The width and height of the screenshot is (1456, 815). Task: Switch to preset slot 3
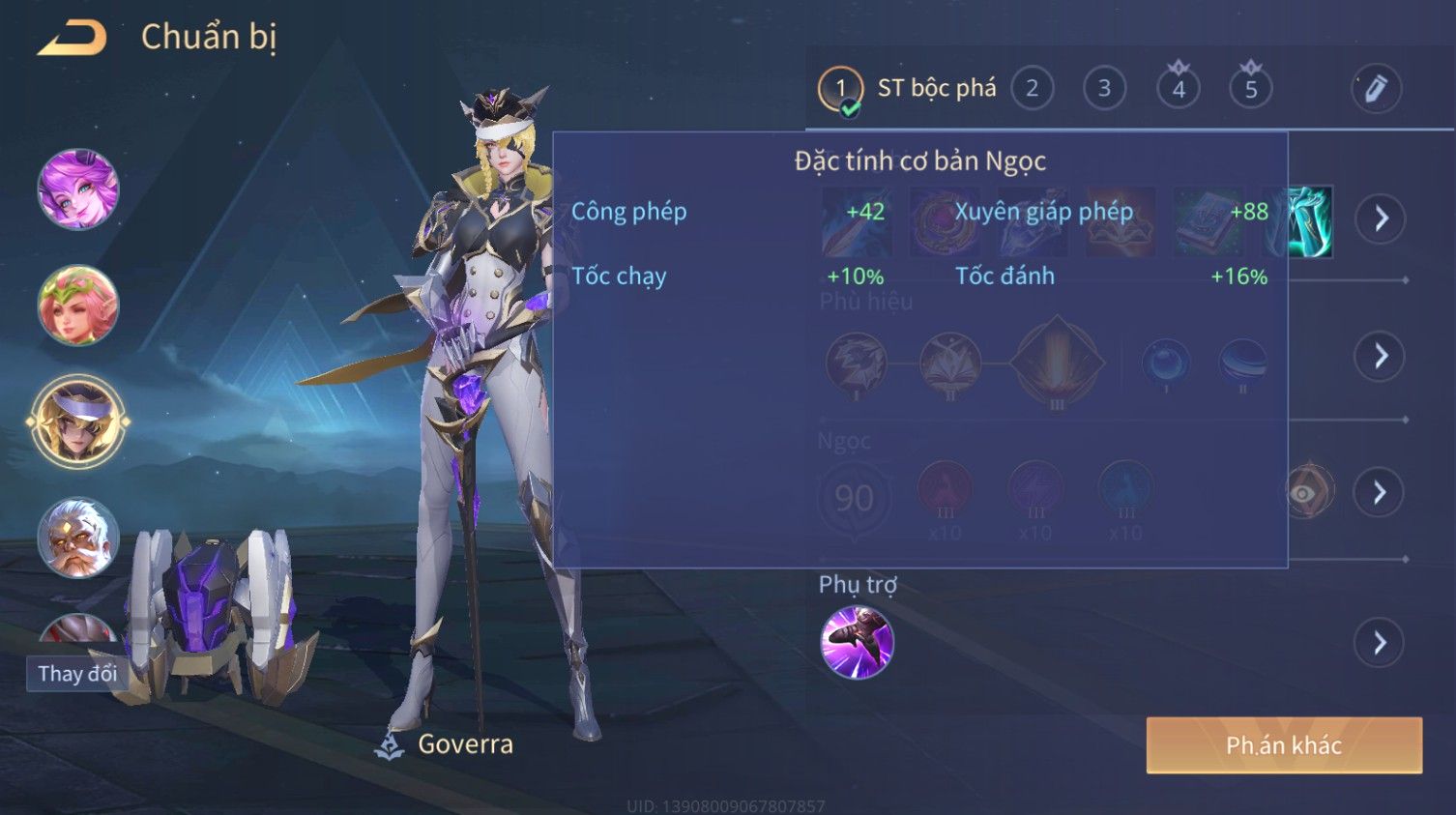click(x=1104, y=89)
